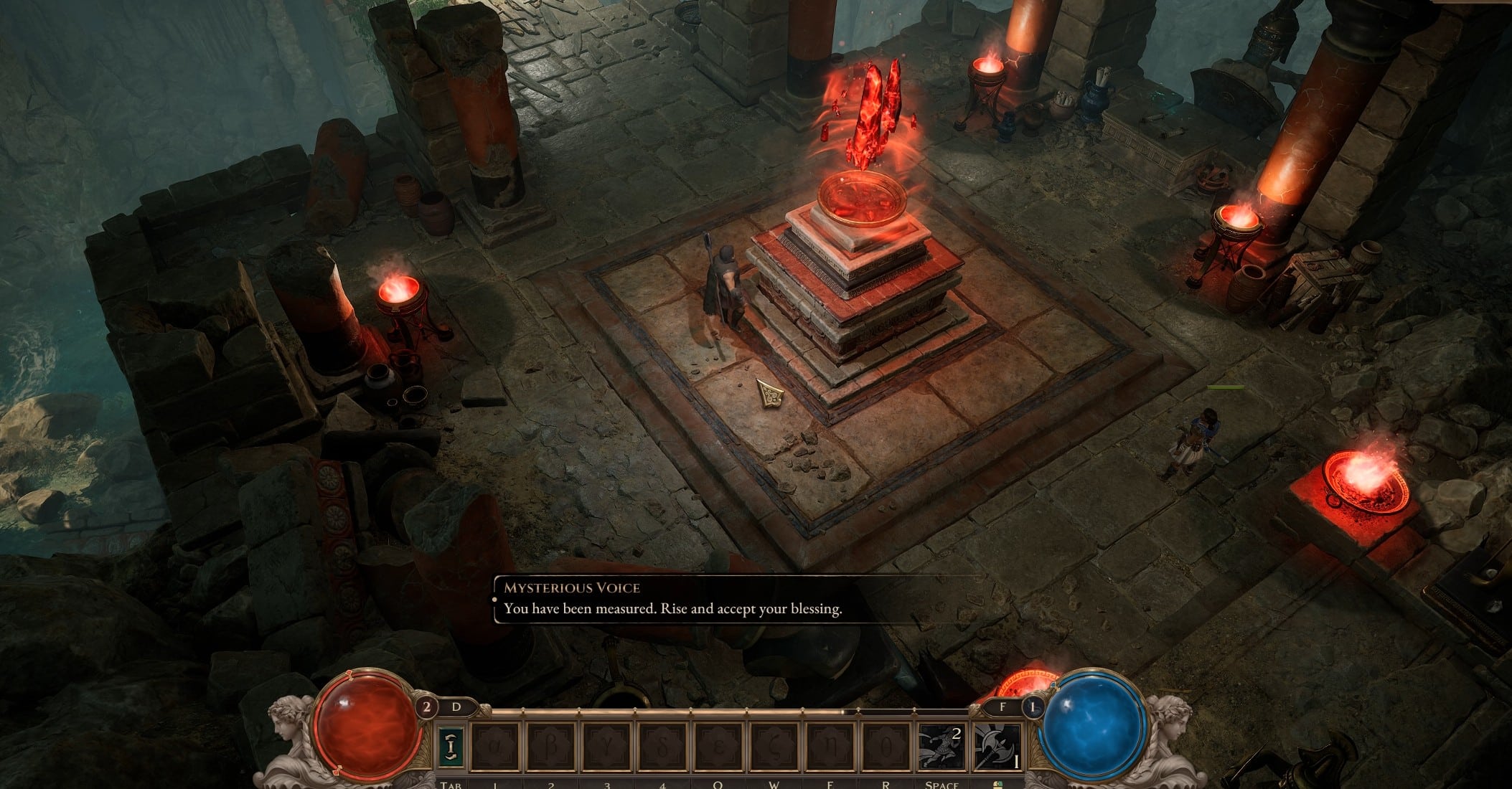
Task: Select the empty alpha skill slot
Action: click(496, 747)
